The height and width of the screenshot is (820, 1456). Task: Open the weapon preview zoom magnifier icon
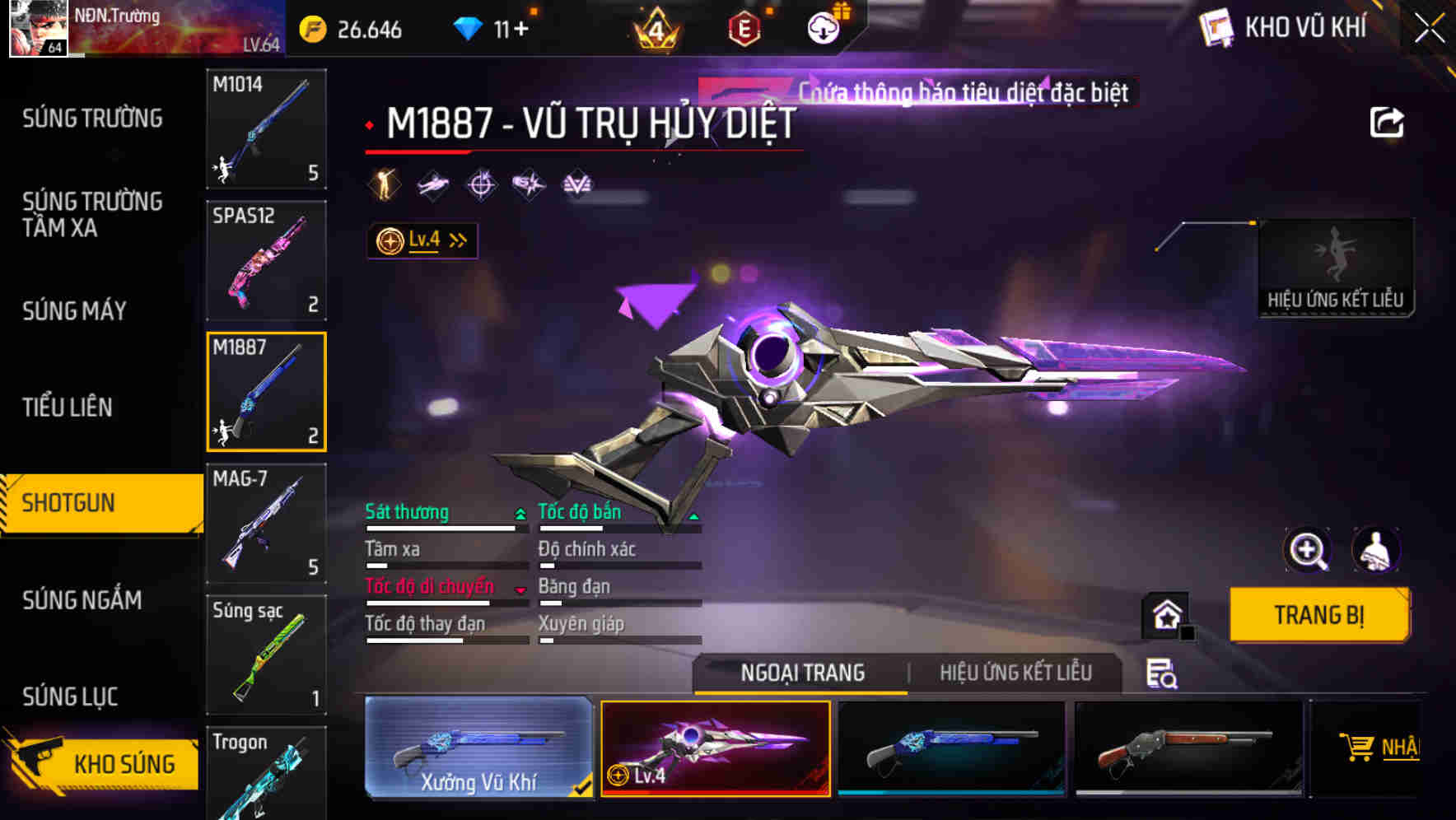tap(1308, 550)
